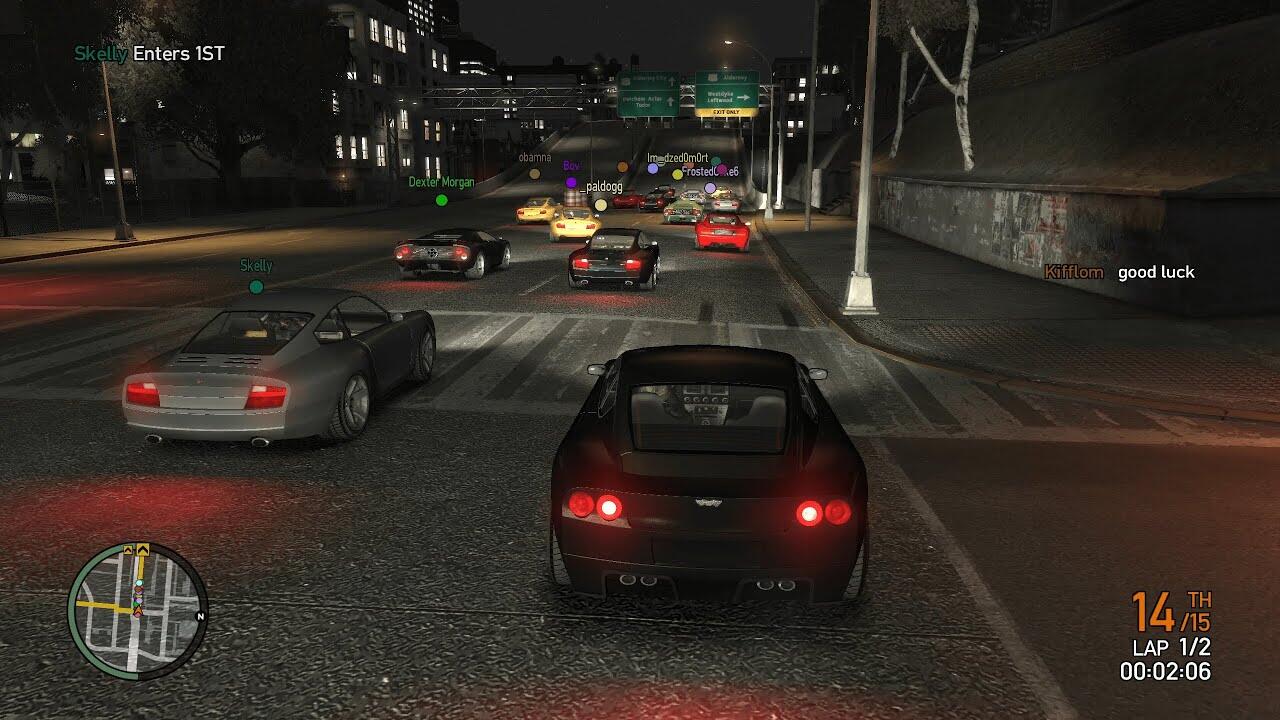Click Kifflom's "good luck" chat message
Image resolution: width=1280 pixels, height=720 pixels.
pyautogui.click(x=1156, y=272)
